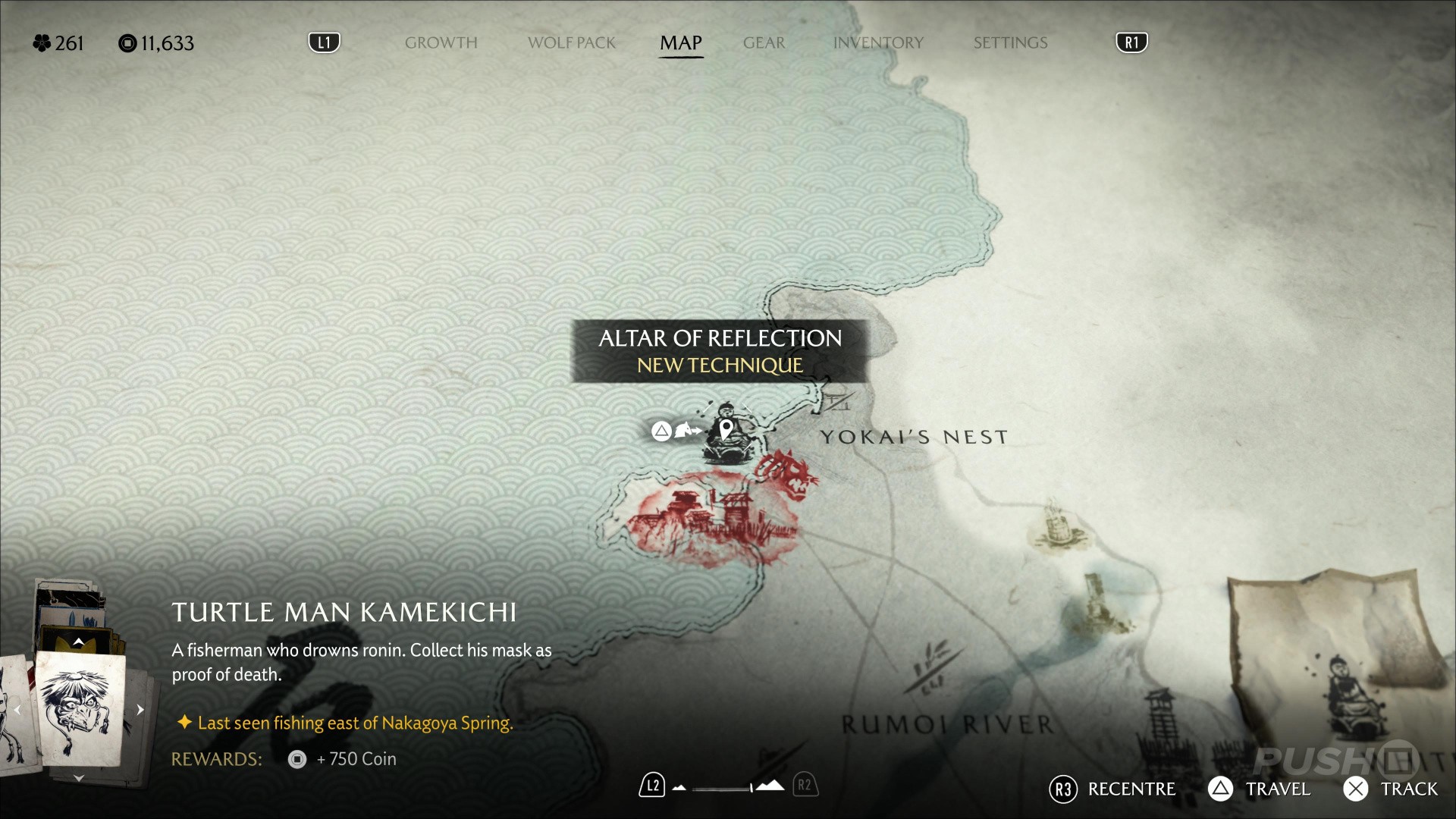Show the Settings tab
1456x819 pixels.
(1010, 43)
